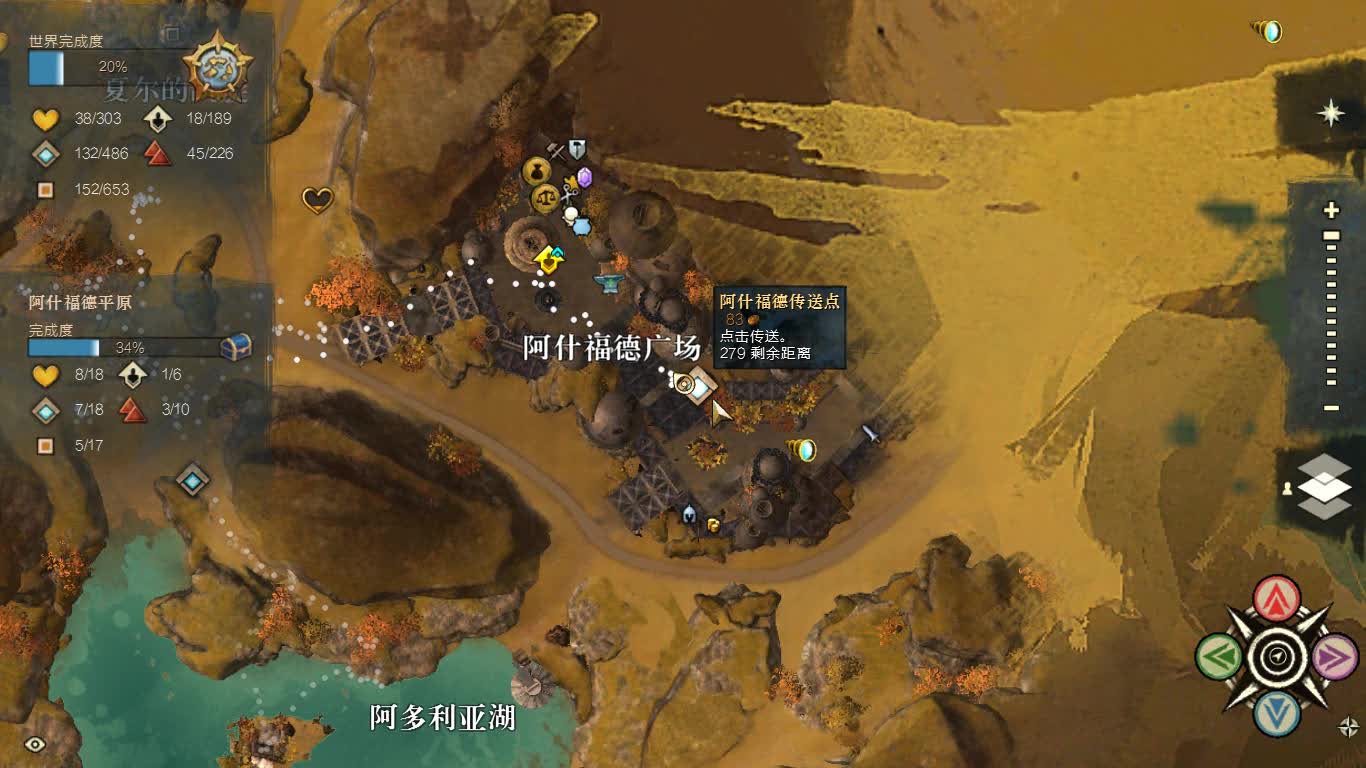The image size is (1366, 768).
Task: Select the trading post scales icon
Action: click(546, 198)
